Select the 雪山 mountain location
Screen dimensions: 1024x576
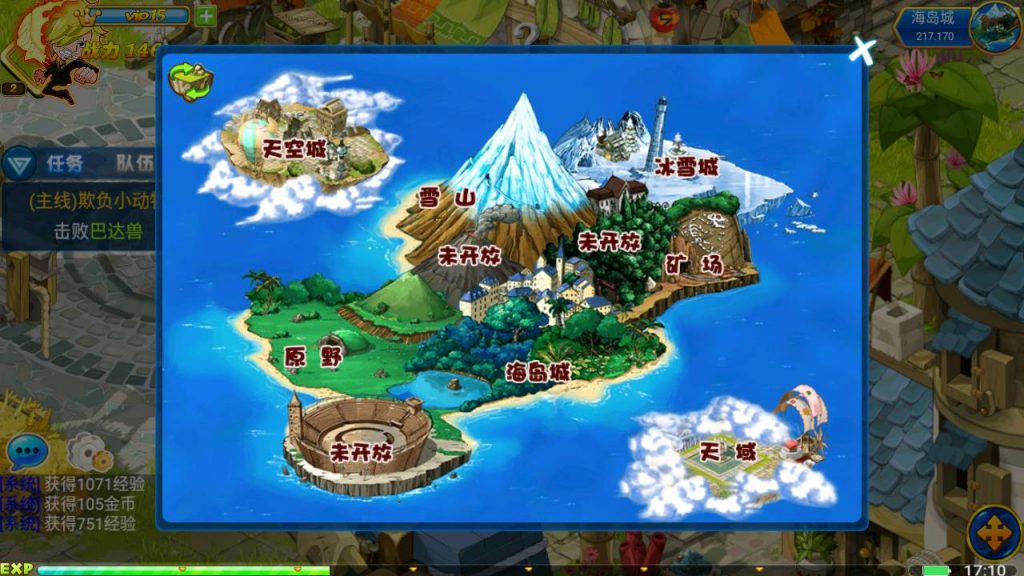point(447,198)
